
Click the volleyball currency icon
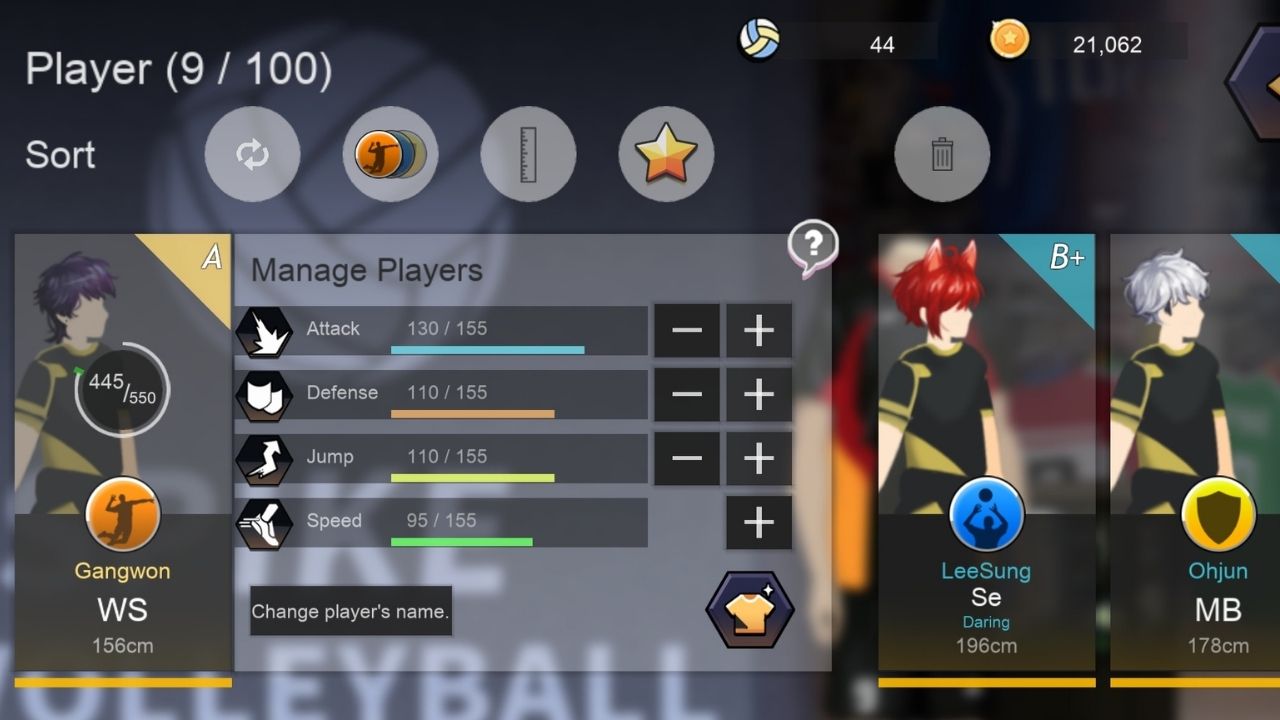pos(760,42)
